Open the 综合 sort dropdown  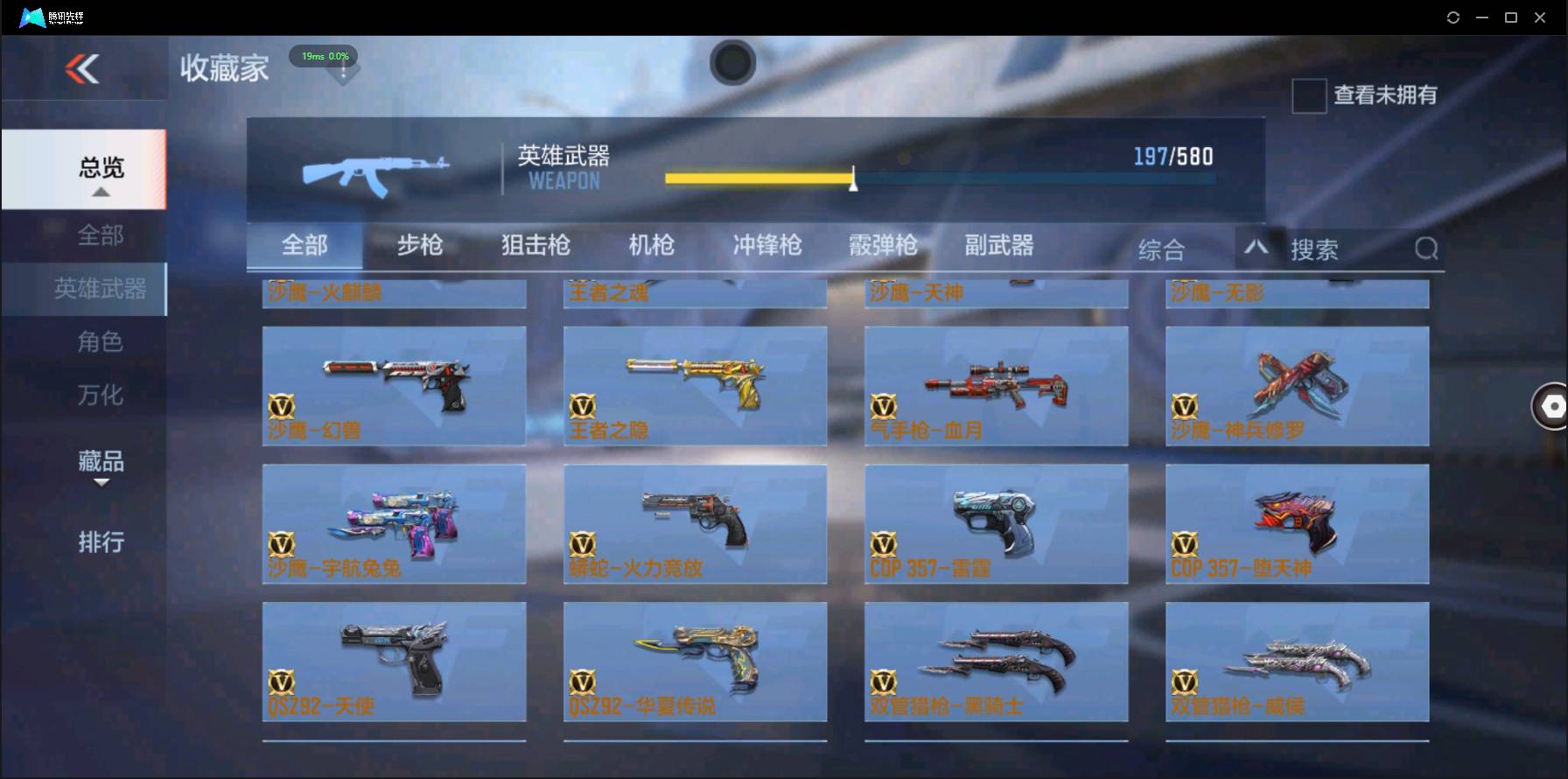pos(1162,249)
